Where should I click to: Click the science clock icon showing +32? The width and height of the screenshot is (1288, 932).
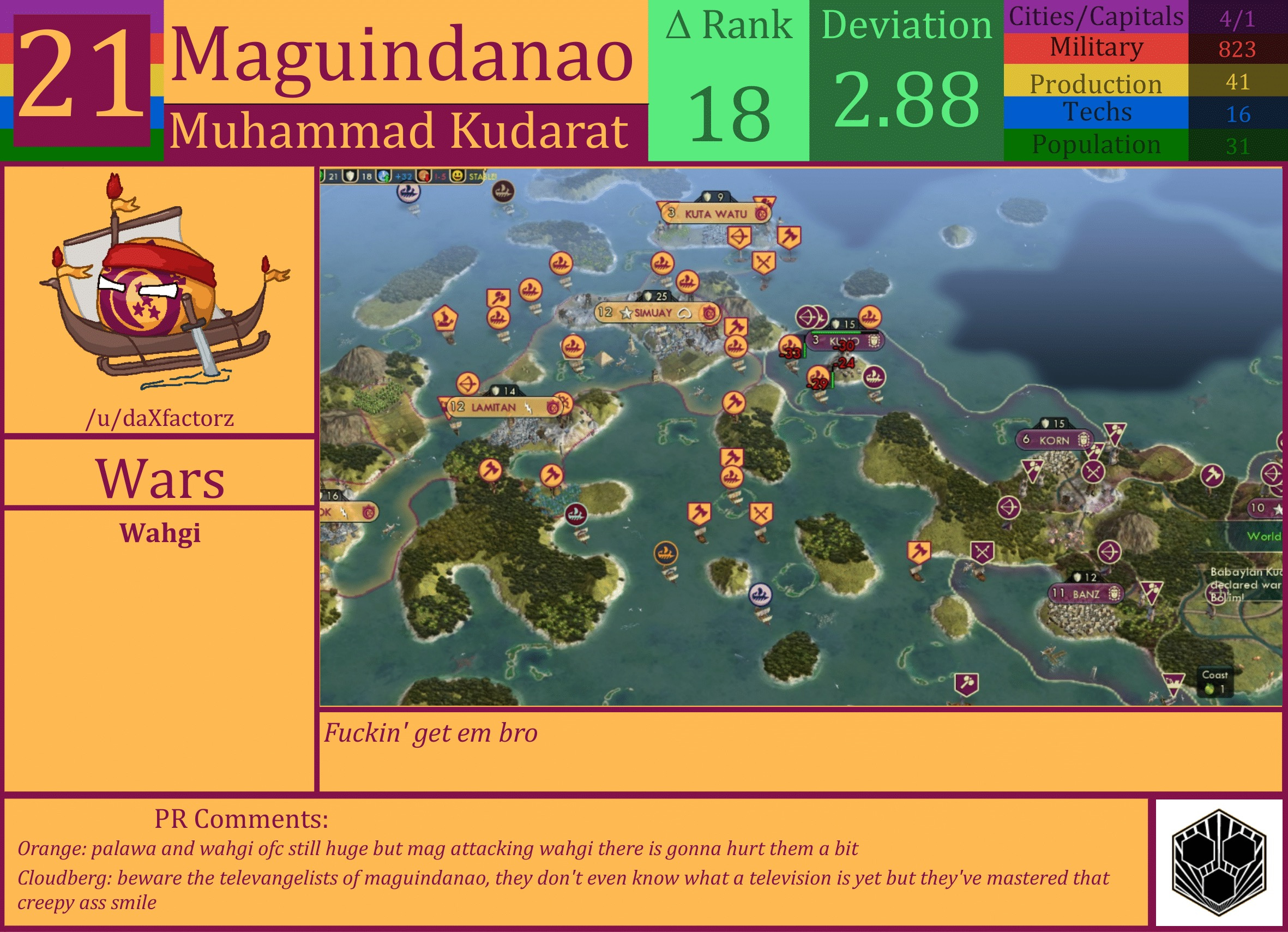(x=384, y=177)
